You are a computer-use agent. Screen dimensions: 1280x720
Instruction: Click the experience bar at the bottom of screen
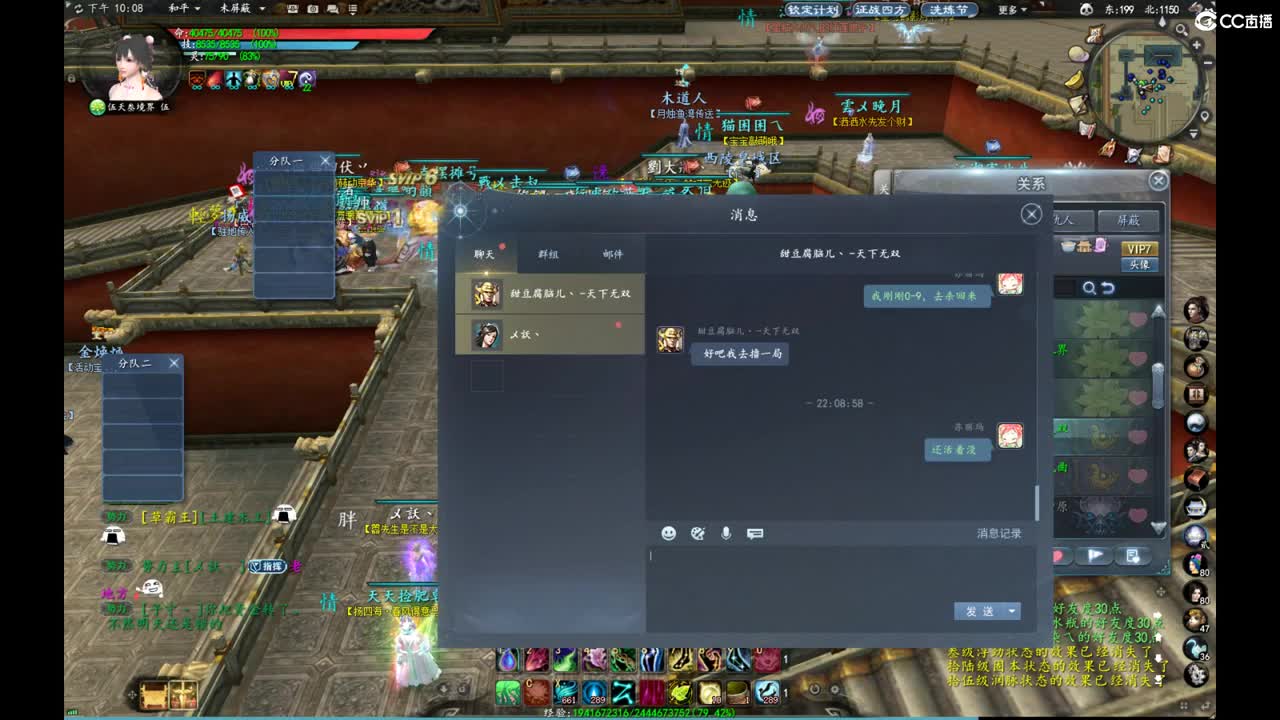pyautogui.click(x=640, y=713)
